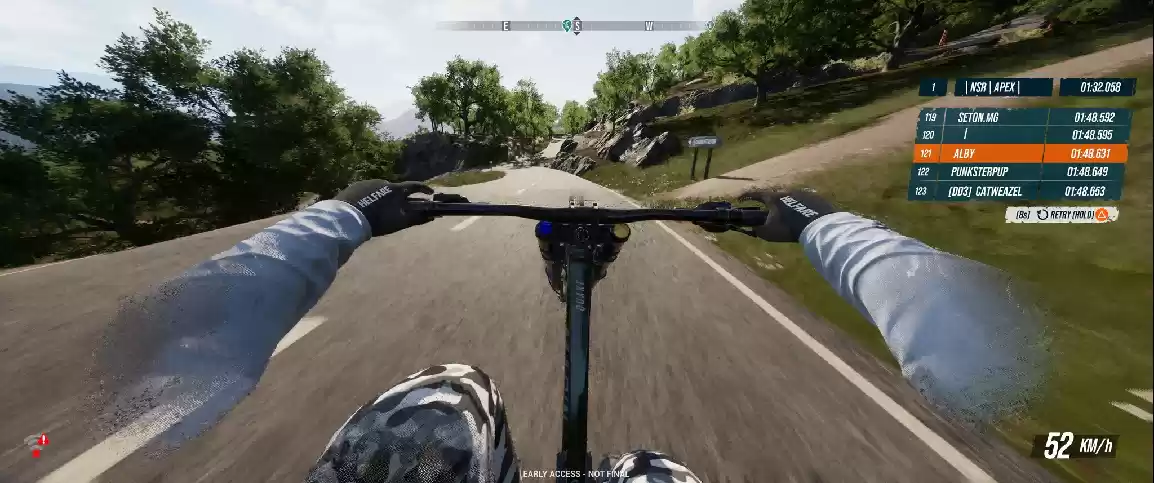Screen dimensions: 1154x483
Task: Pick PUNKSTERPUP's leaderboard entry
Action: 1020,172
